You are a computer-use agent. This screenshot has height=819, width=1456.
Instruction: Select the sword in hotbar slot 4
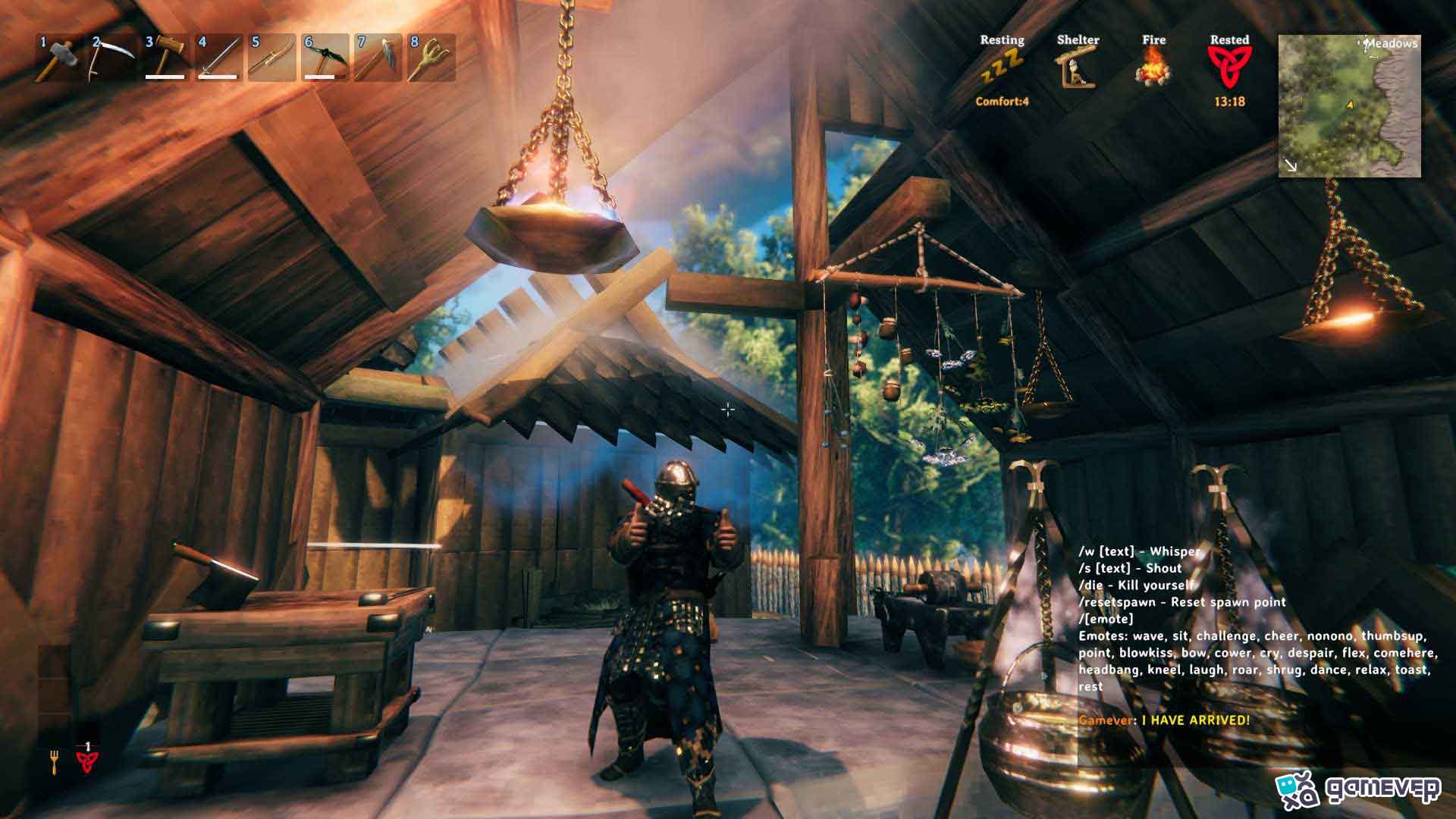pos(219,58)
